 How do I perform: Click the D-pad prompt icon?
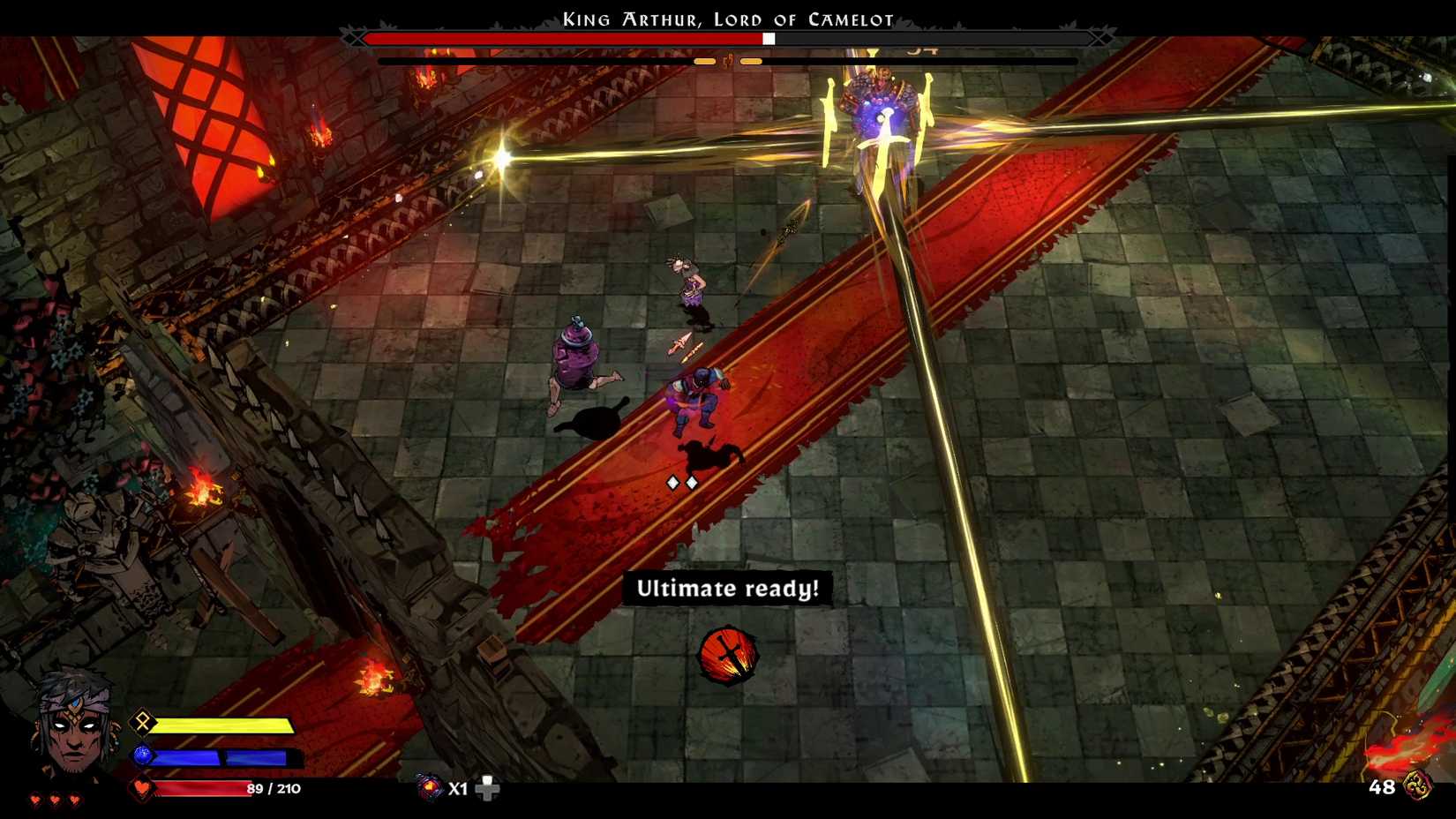coord(488,788)
